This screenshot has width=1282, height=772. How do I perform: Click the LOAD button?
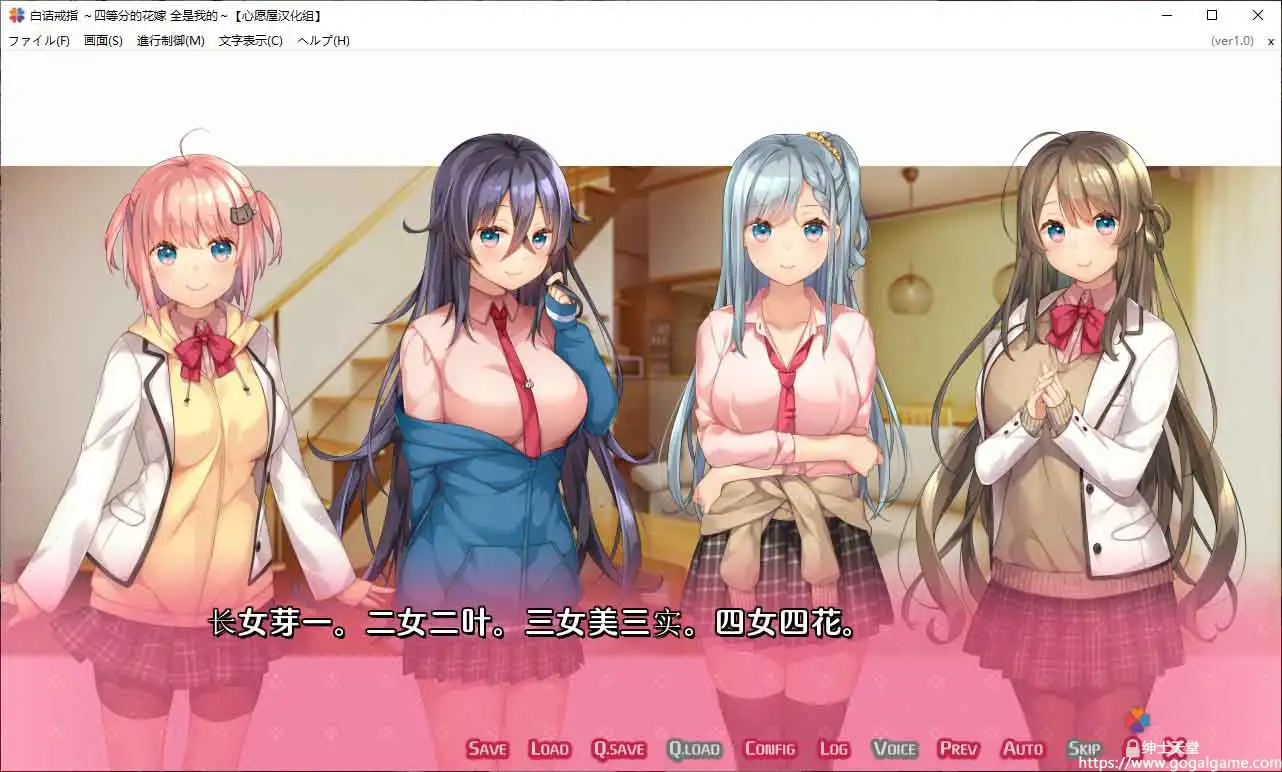[549, 747]
